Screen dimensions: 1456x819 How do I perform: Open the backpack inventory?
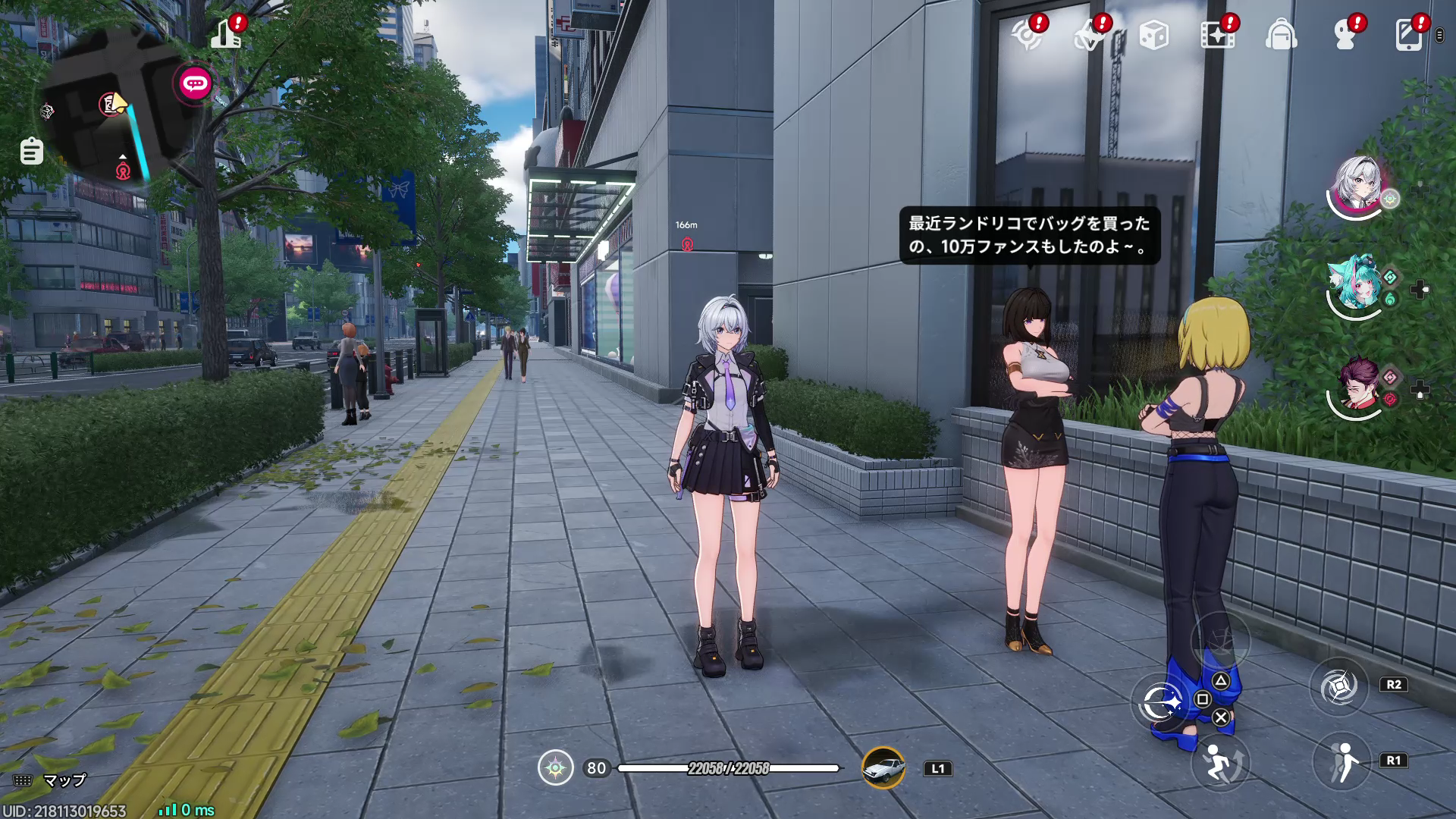tap(1281, 36)
